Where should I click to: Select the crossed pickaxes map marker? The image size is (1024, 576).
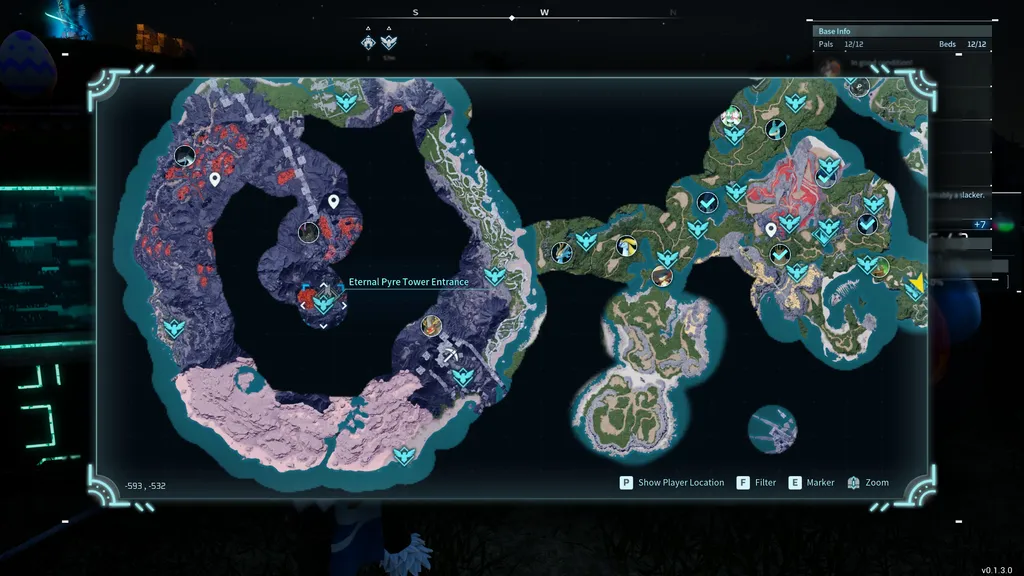point(453,355)
